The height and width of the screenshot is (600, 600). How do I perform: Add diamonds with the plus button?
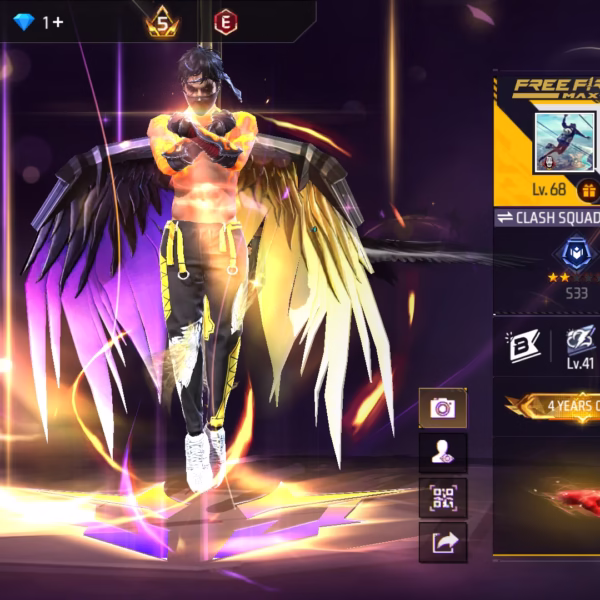tap(58, 21)
